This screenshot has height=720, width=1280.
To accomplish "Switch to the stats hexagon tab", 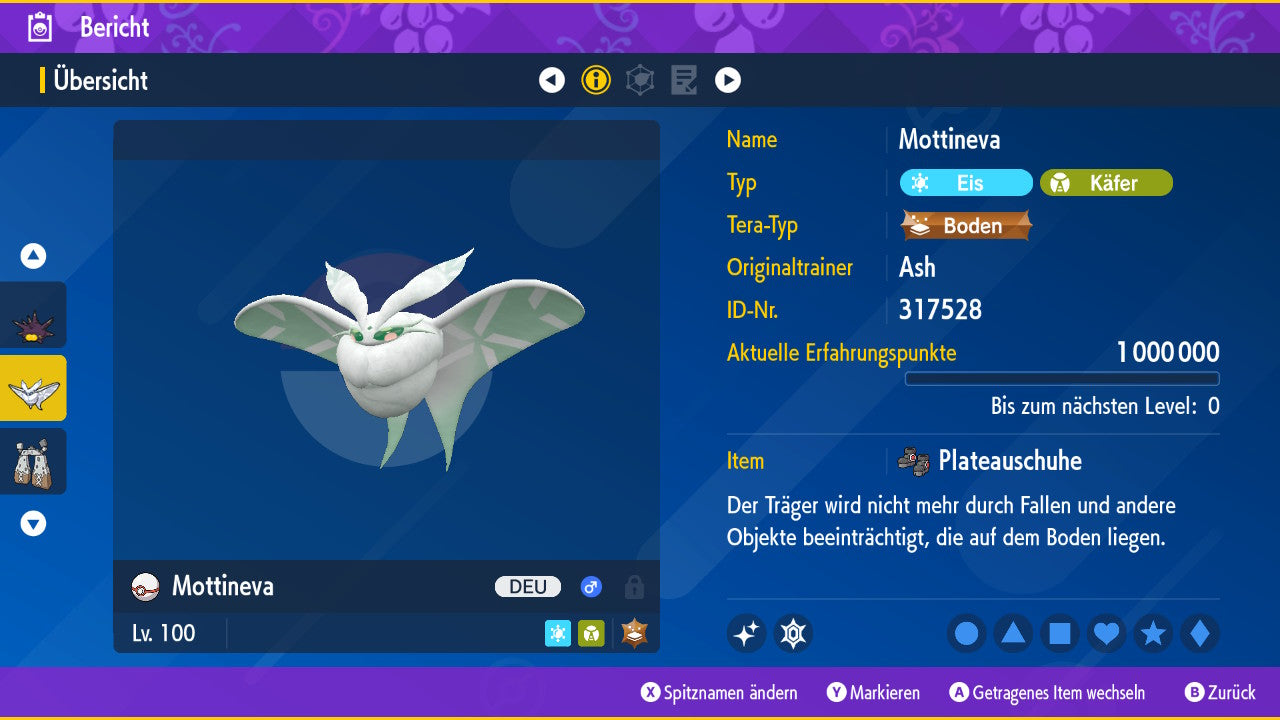I will pos(640,80).
